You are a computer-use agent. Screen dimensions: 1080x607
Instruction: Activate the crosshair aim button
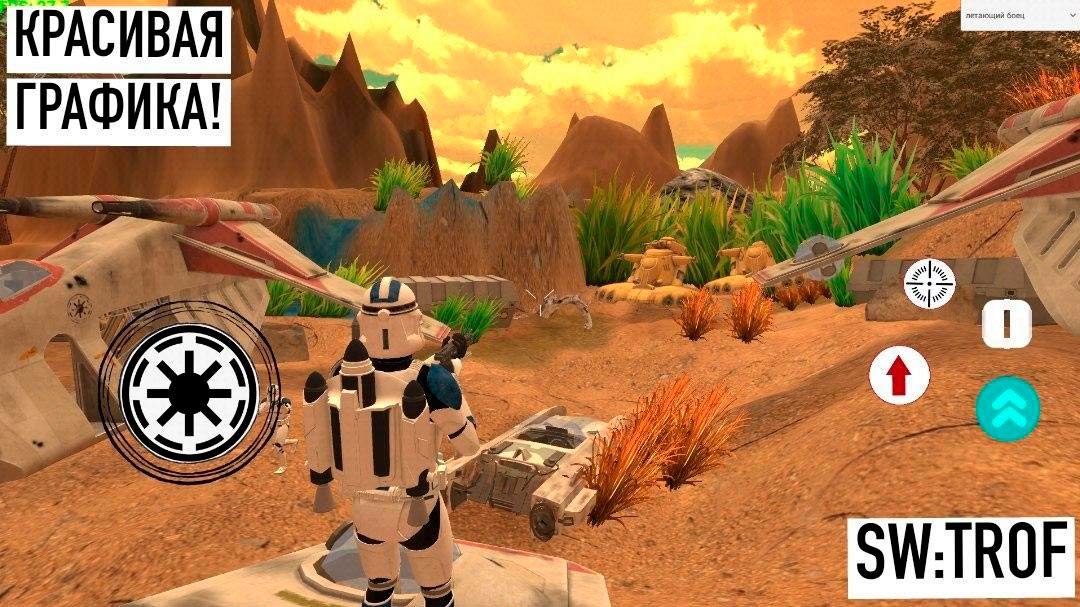tap(930, 283)
